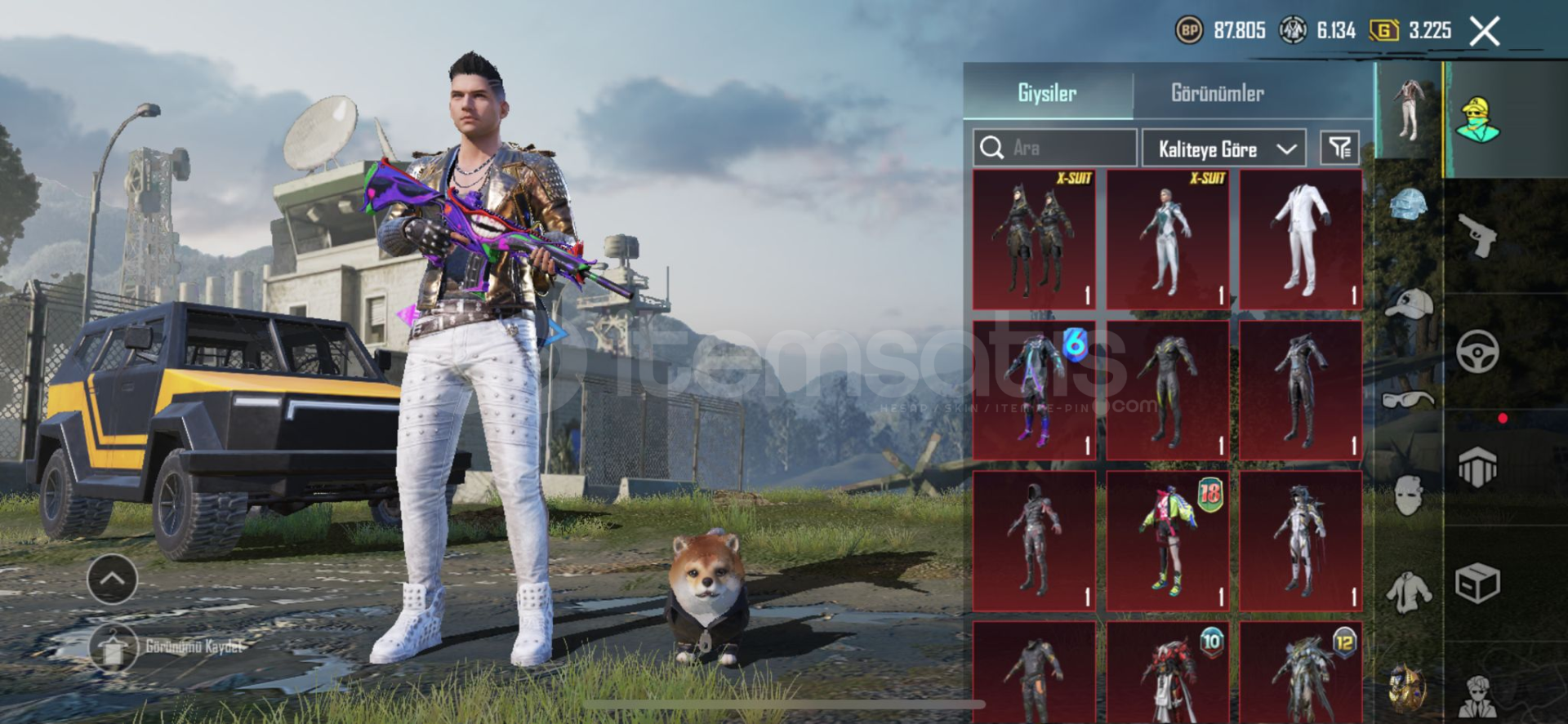The image size is (1568, 724).
Task: Choose the plain white suit outfit
Action: (x=1300, y=239)
